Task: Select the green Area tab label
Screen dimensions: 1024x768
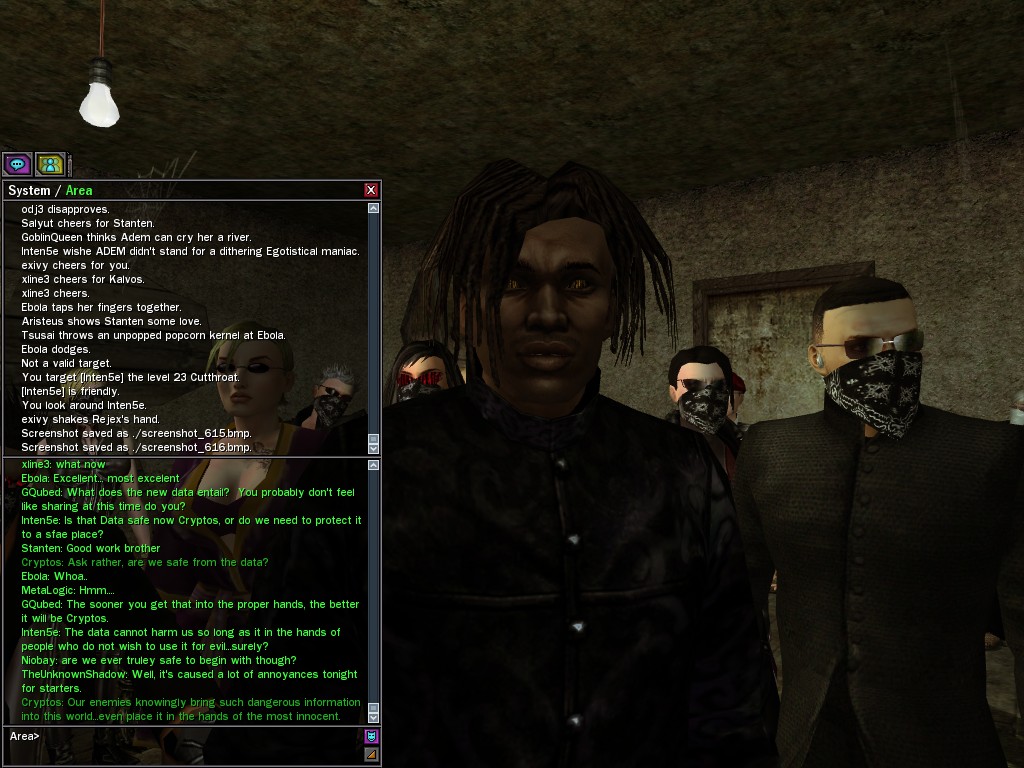Action: [79, 190]
